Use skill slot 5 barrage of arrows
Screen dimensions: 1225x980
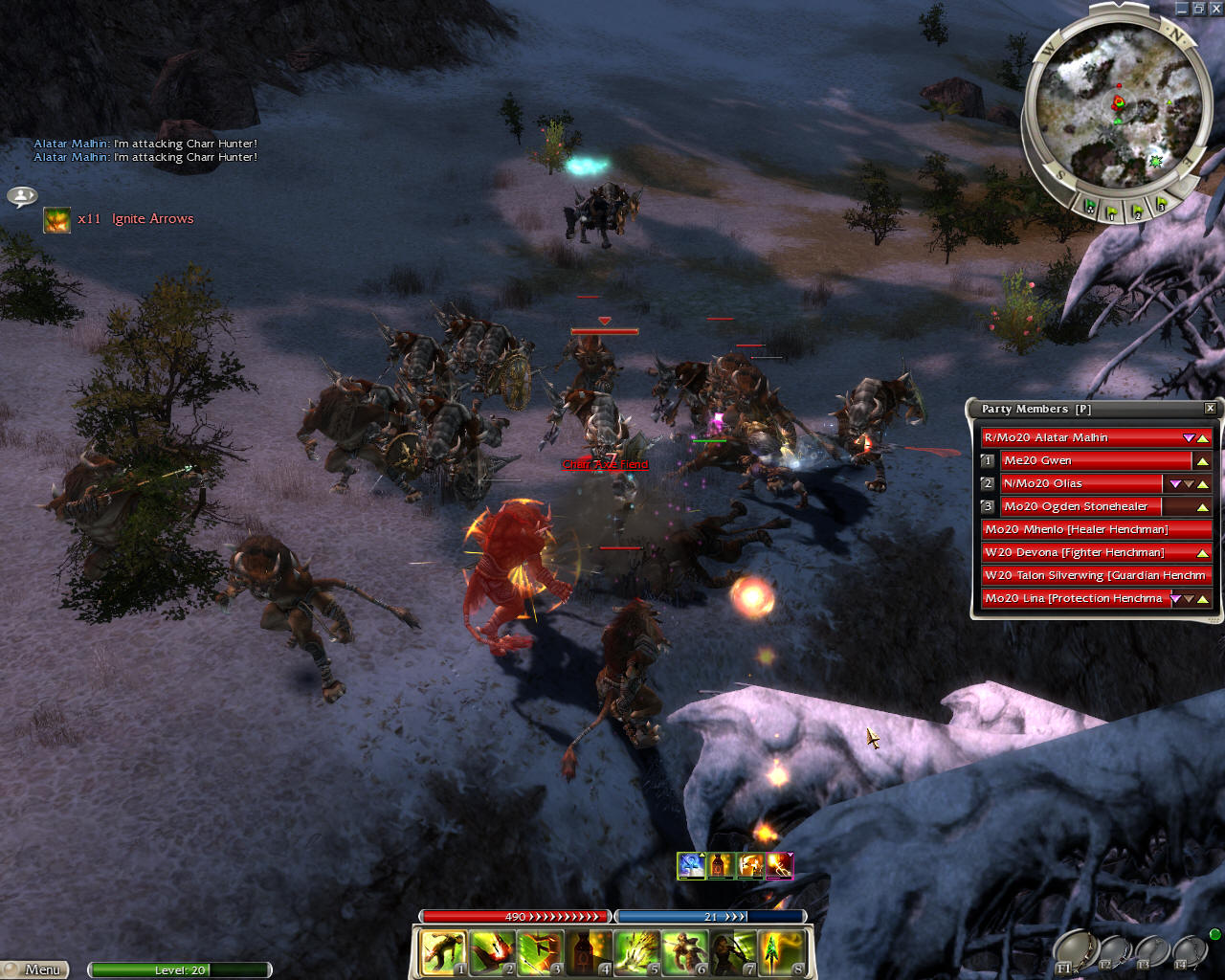tap(637, 953)
